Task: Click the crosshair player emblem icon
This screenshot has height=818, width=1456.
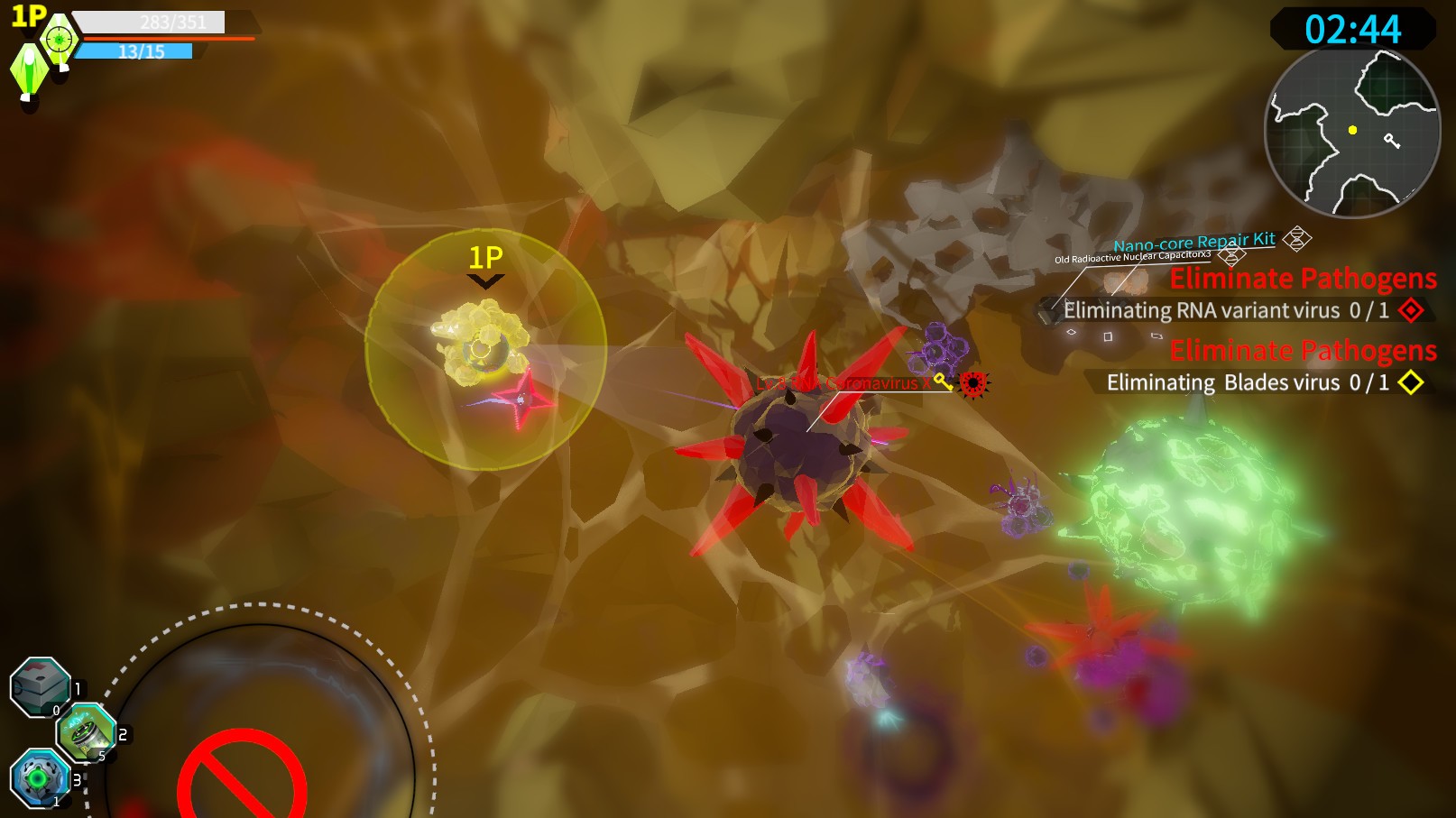Action: tap(59, 36)
